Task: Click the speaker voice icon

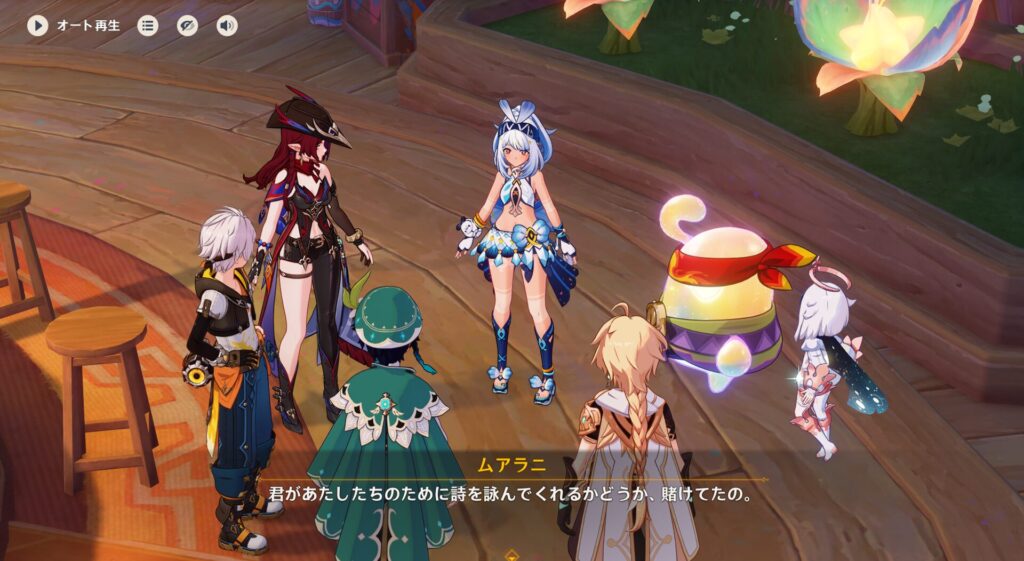Action: click(x=227, y=26)
